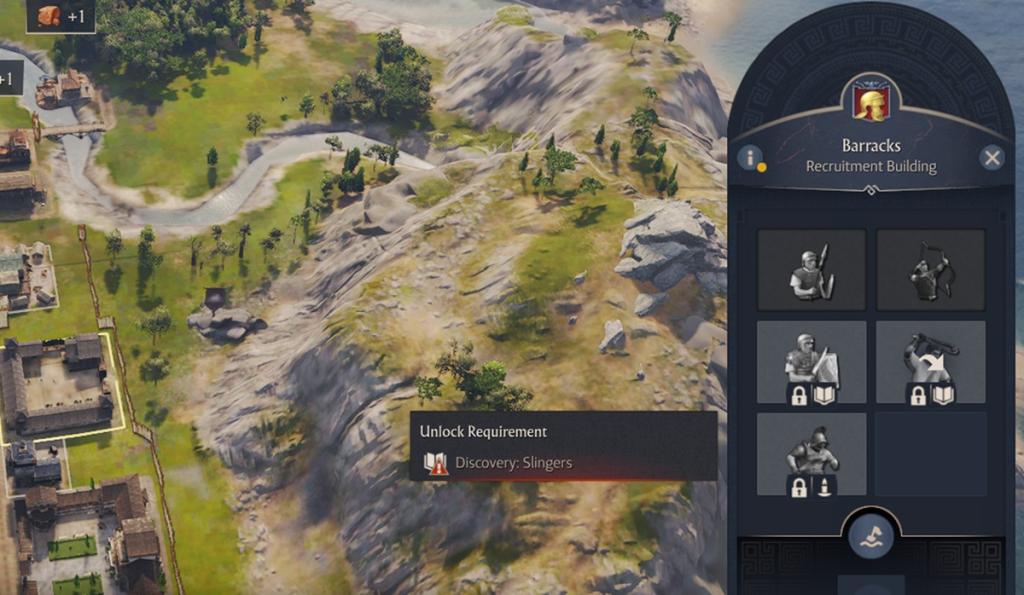Screen dimensions: 1024x595
Task: Select the locked crouching warrior unit
Action: pyautogui.click(x=811, y=454)
